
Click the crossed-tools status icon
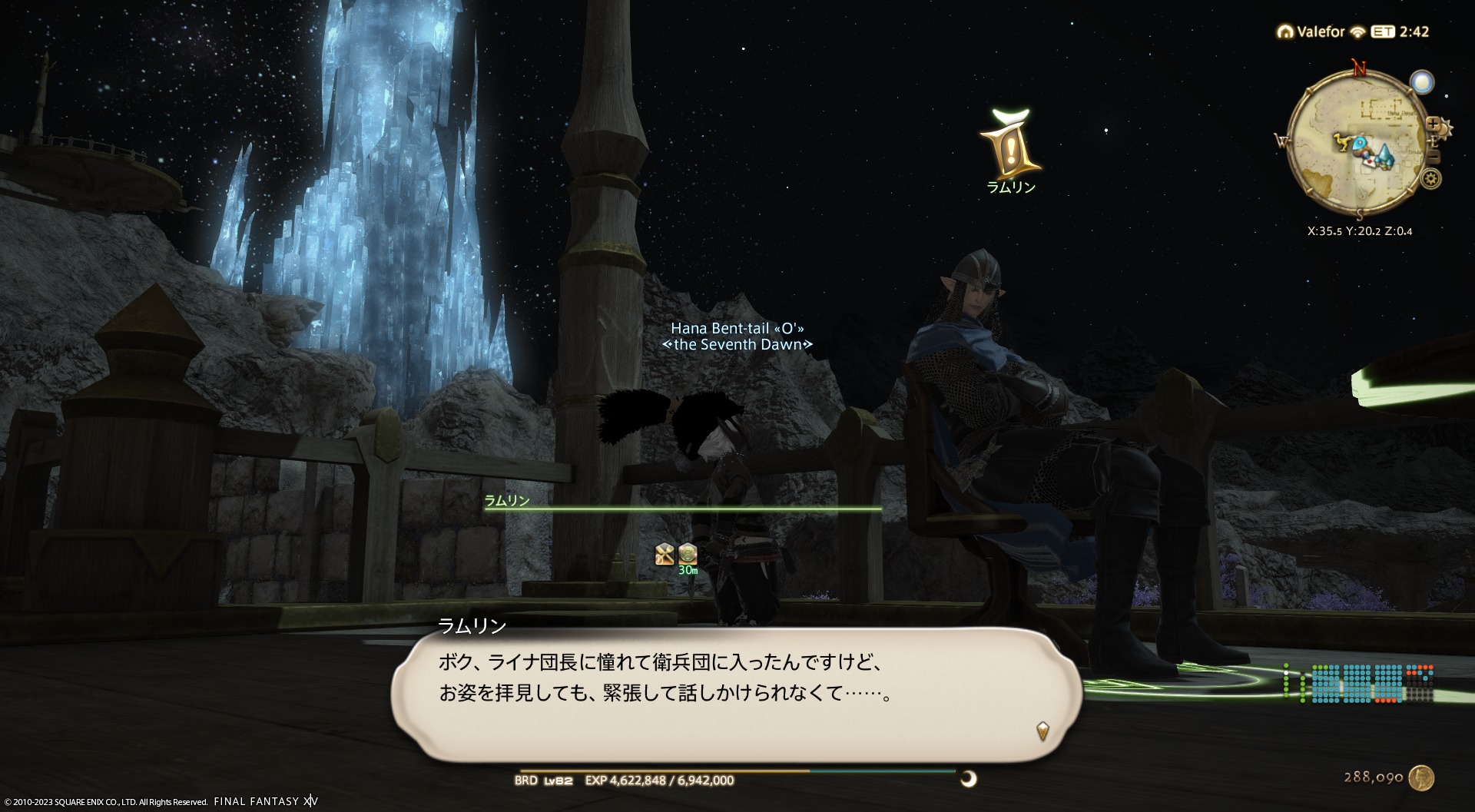(665, 554)
